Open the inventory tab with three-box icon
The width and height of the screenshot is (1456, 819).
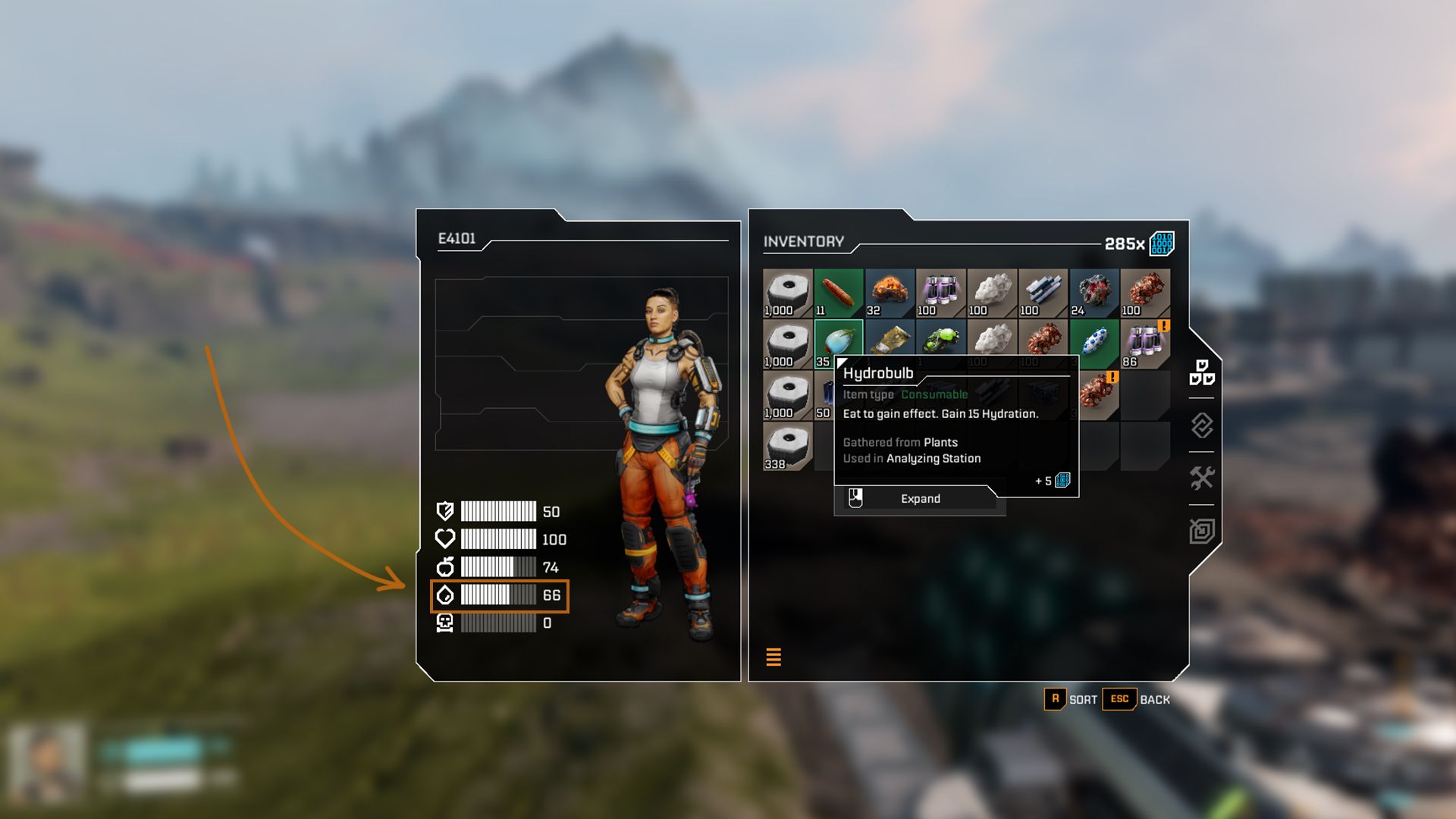[1202, 373]
